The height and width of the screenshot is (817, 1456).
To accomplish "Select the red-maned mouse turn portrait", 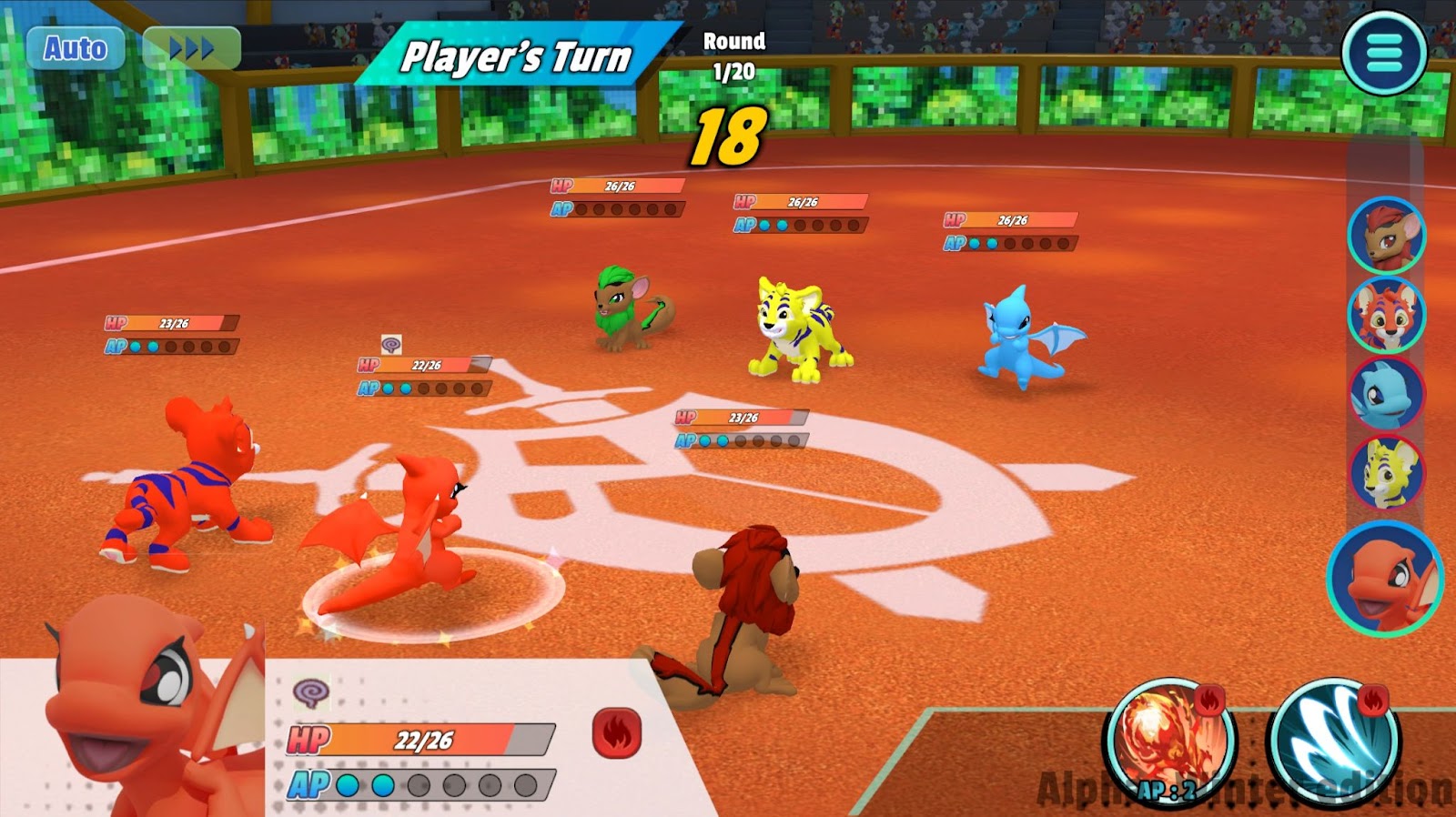I will (1386, 236).
